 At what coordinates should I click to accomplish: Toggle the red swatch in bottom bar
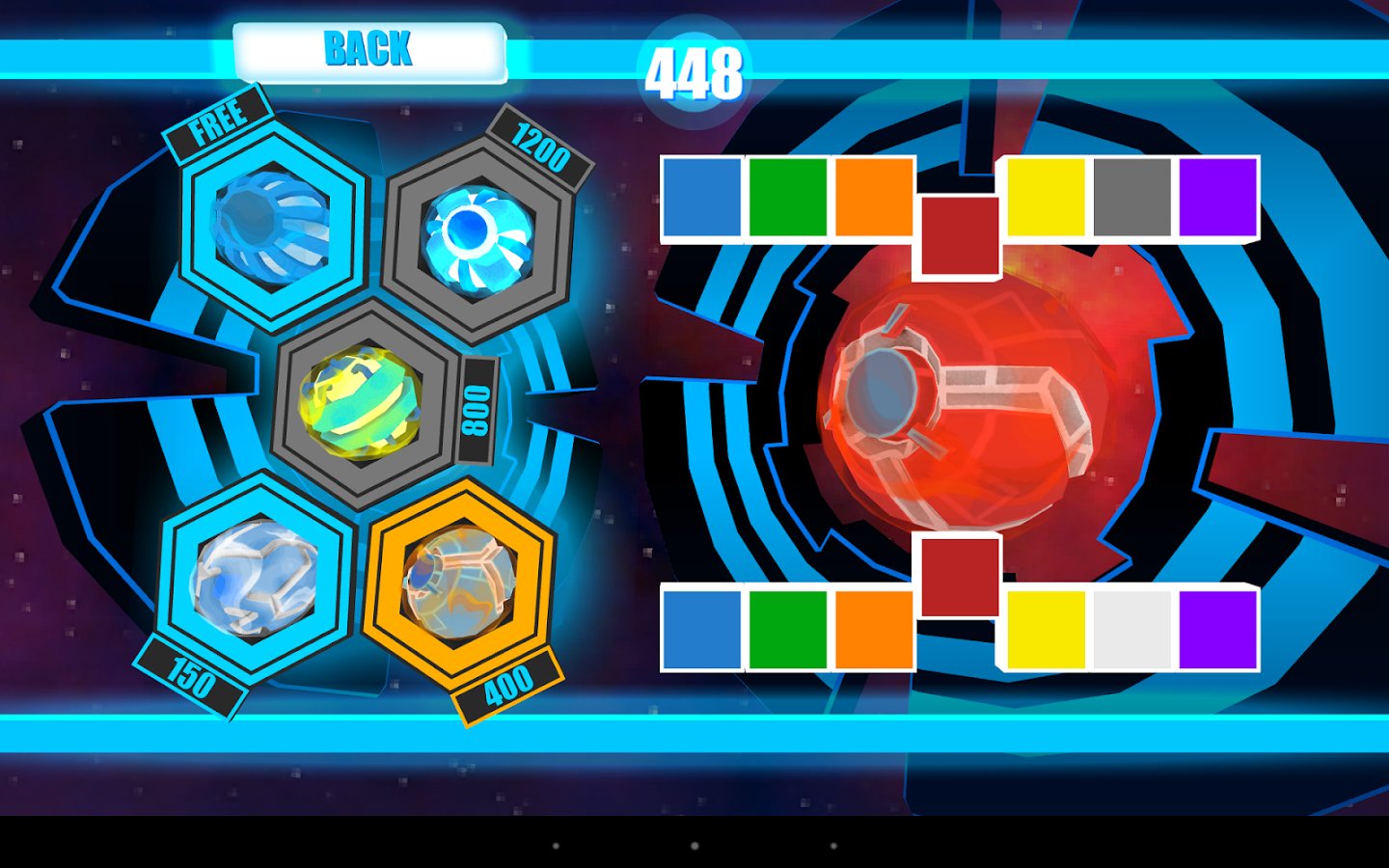click(961, 579)
